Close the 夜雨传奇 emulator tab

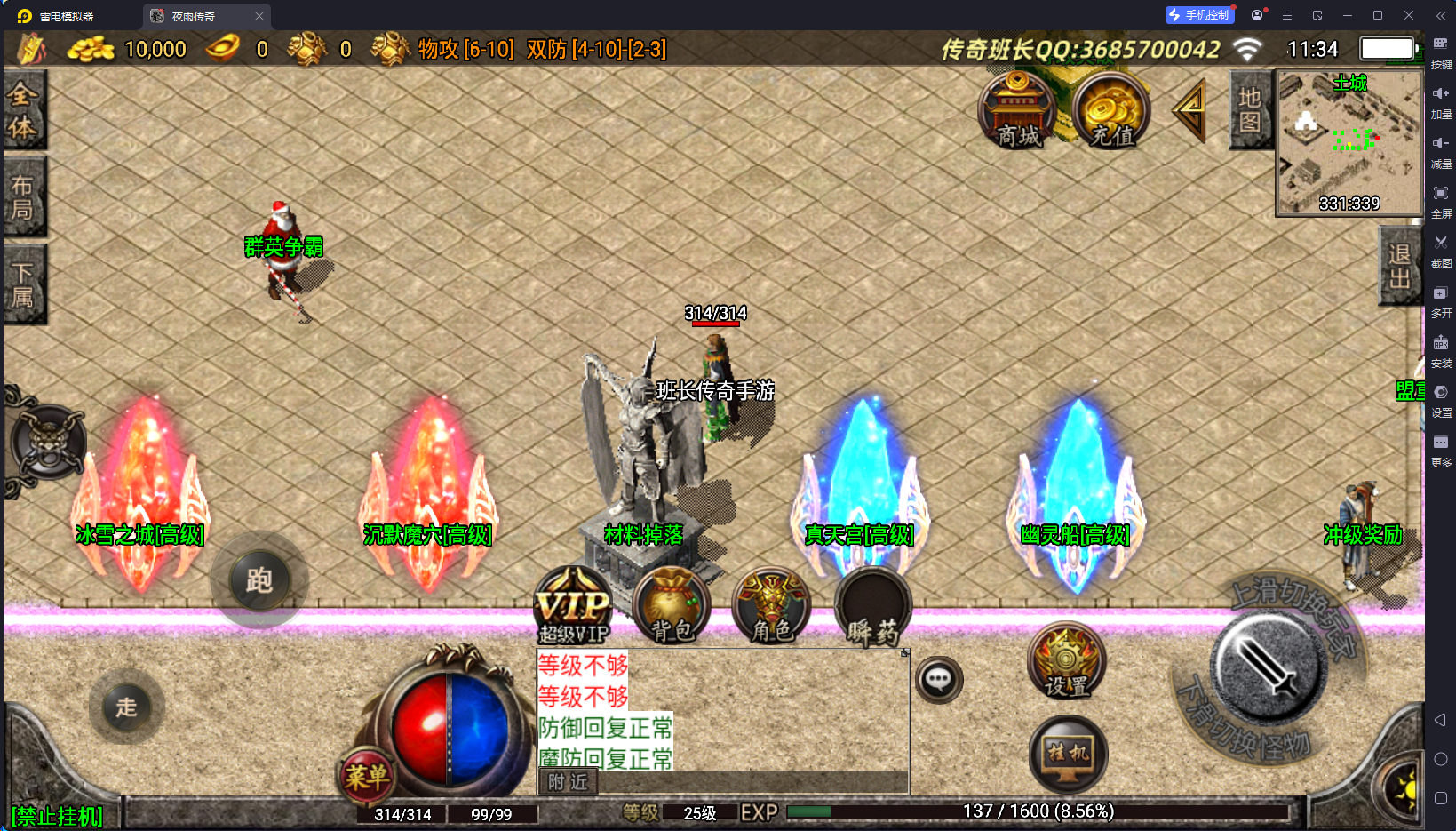click(x=259, y=16)
